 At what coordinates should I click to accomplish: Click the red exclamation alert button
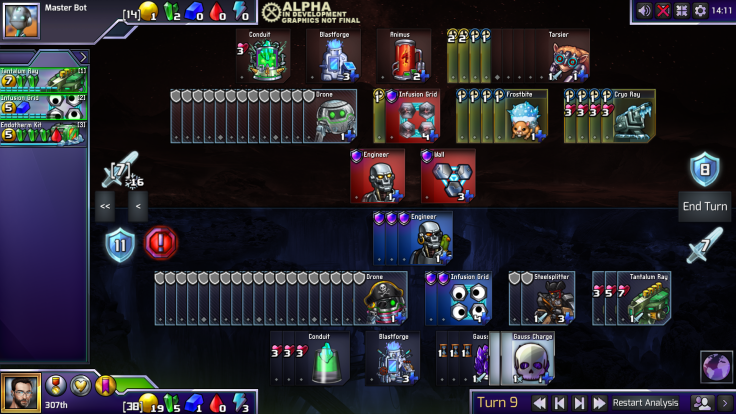coord(161,243)
